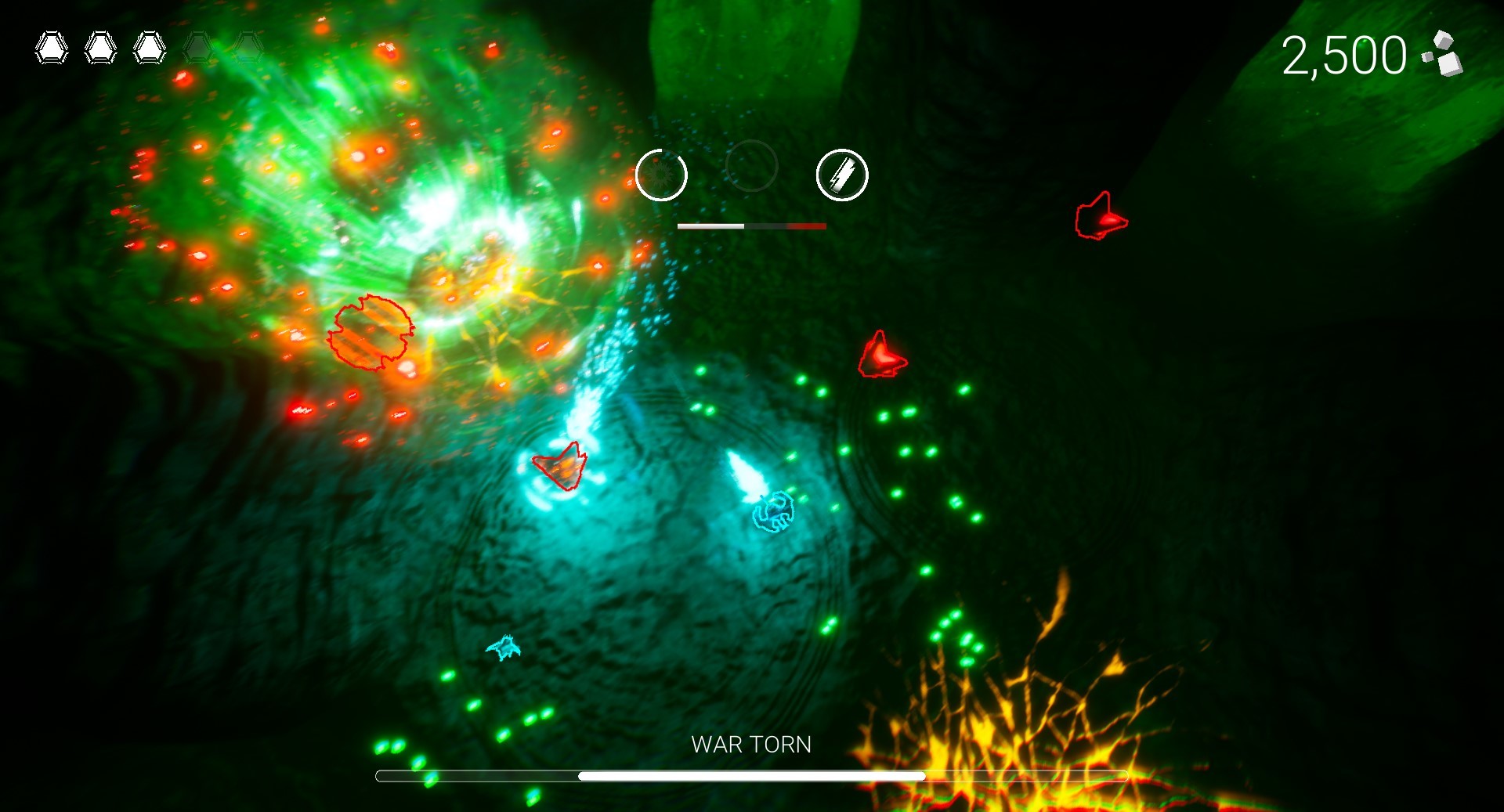
Task: Select the spiky burst ability on cooldown
Action: (x=661, y=175)
